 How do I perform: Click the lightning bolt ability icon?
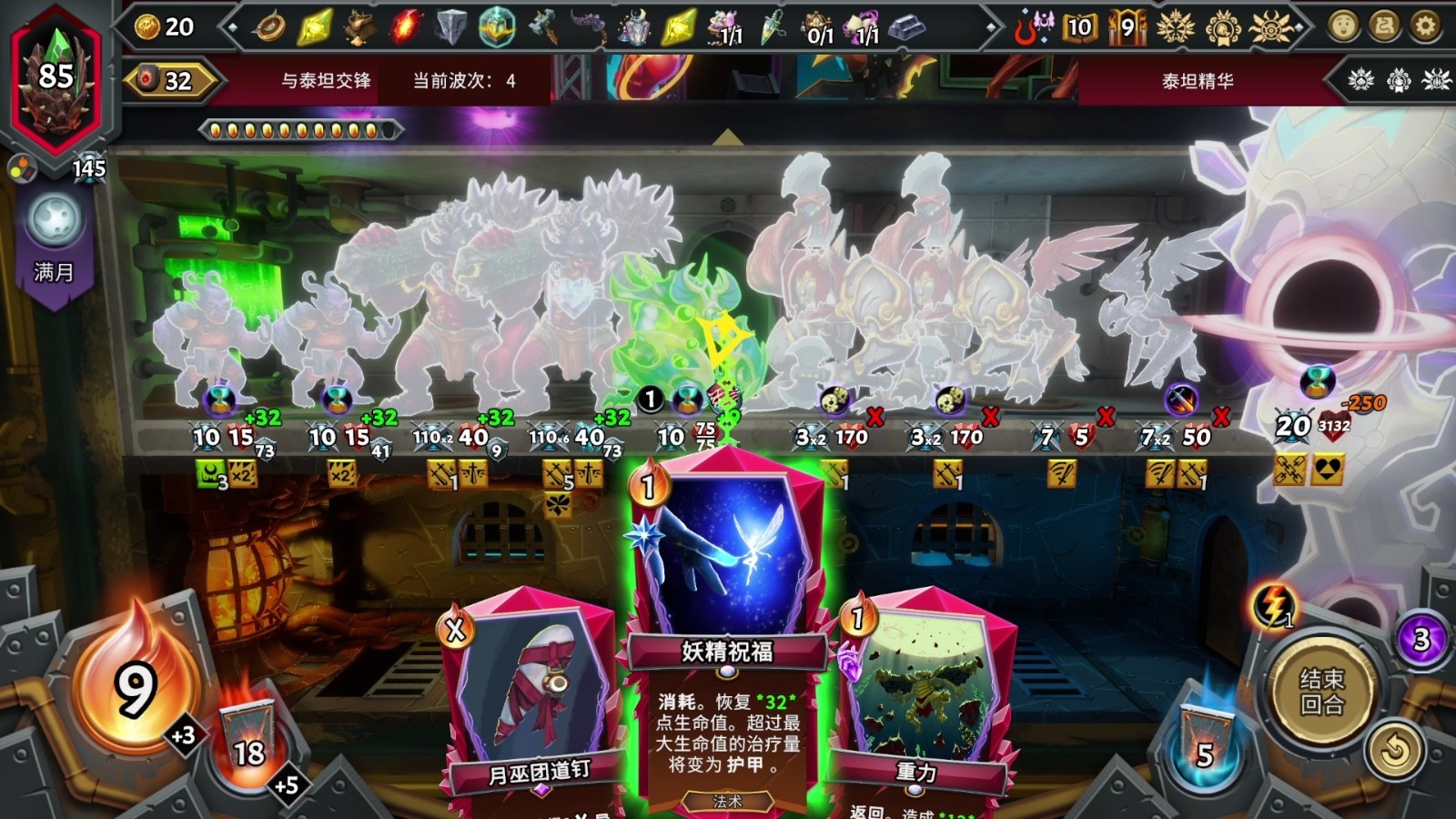point(1274,603)
